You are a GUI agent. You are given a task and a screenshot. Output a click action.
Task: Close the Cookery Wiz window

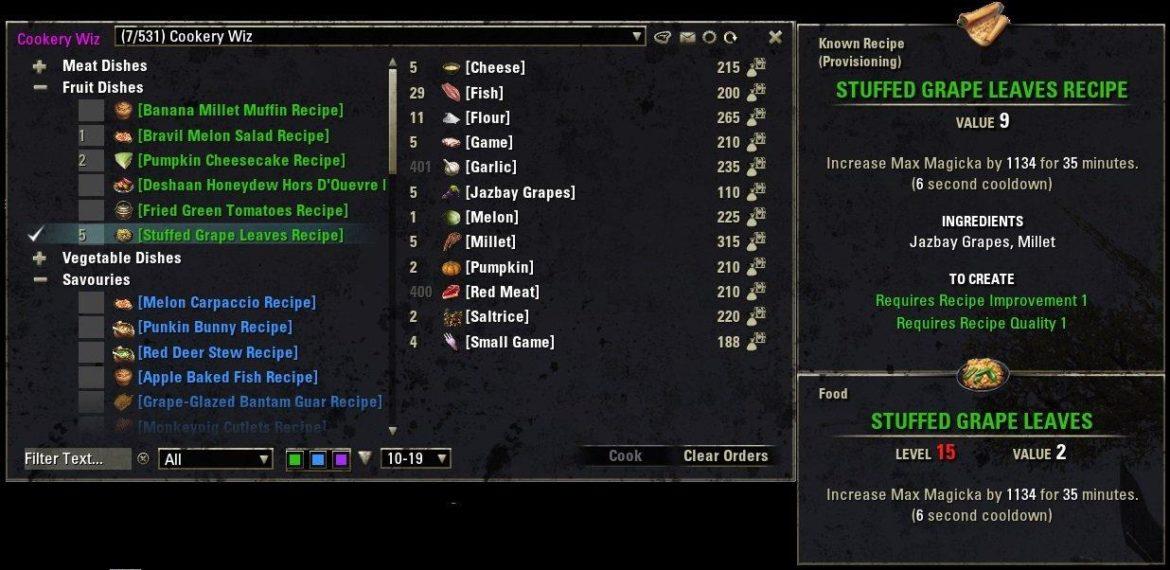tap(775, 37)
